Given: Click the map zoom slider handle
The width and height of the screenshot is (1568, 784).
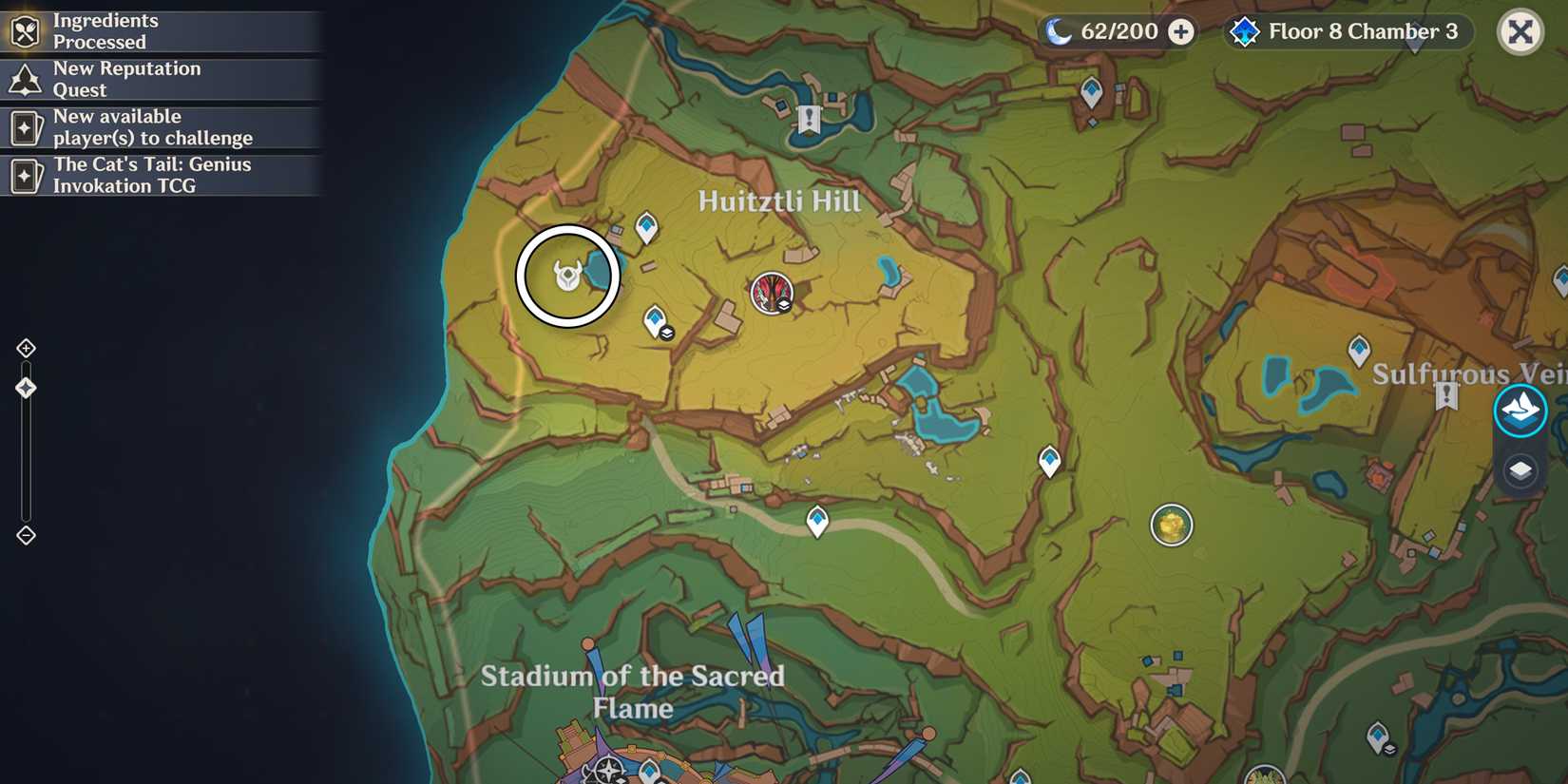Looking at the screenshot, I should [25, 387].
